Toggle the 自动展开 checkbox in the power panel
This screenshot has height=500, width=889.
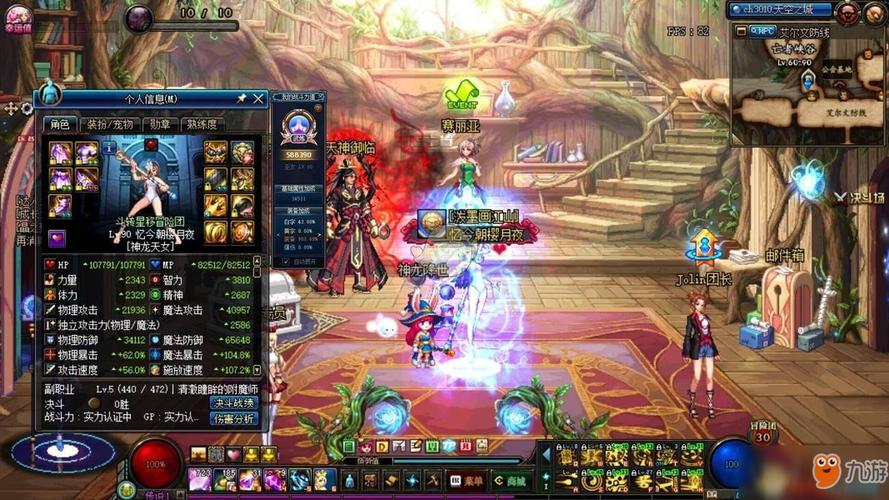[x=286, y=261]
